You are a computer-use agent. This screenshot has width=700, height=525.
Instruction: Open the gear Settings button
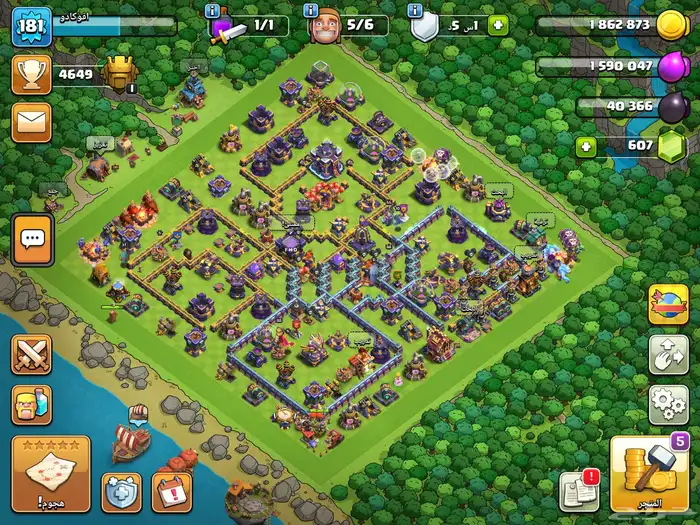pyautogui.click(x=669, y=404)
